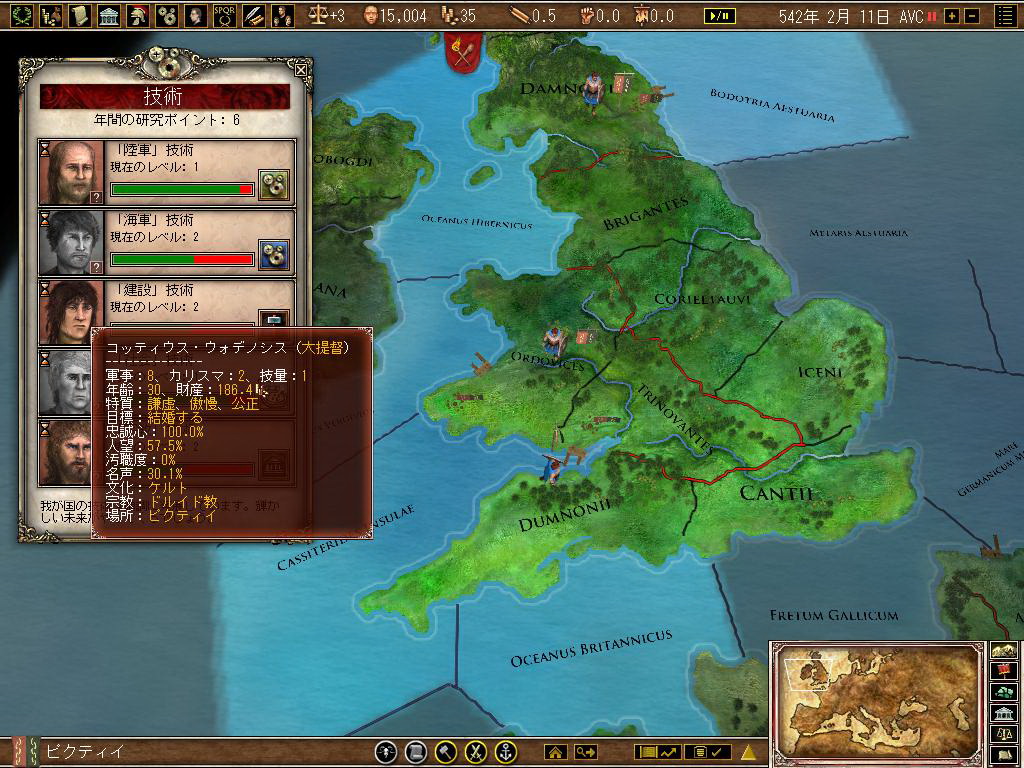The height and width of the screenshot is (768, 1024).
Task: Open the quill and scroll icon screen
Action: click(254, 15)
